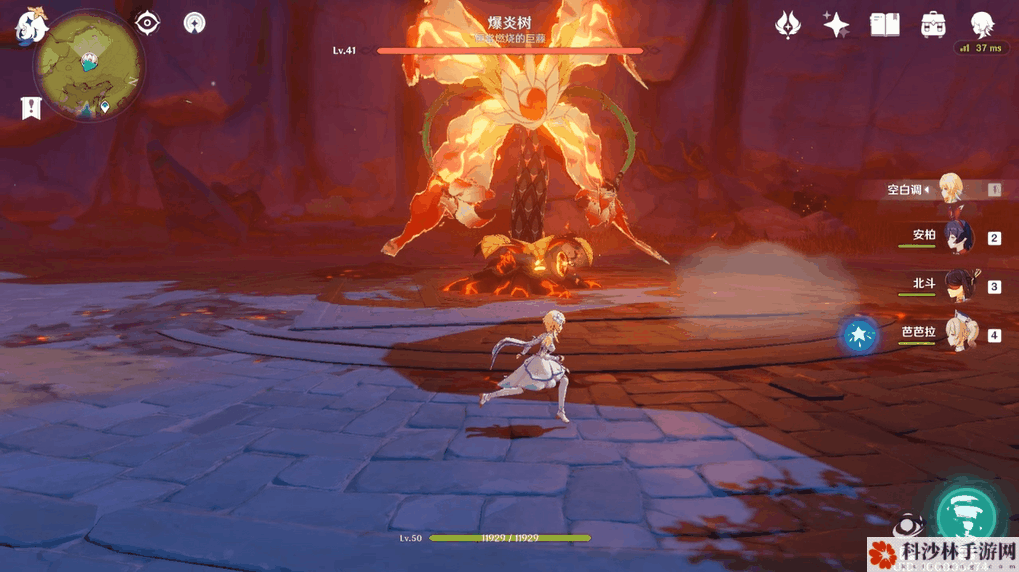1019x572 pixels.
Task: Open the Paimon menu
Action: (27, 27)
